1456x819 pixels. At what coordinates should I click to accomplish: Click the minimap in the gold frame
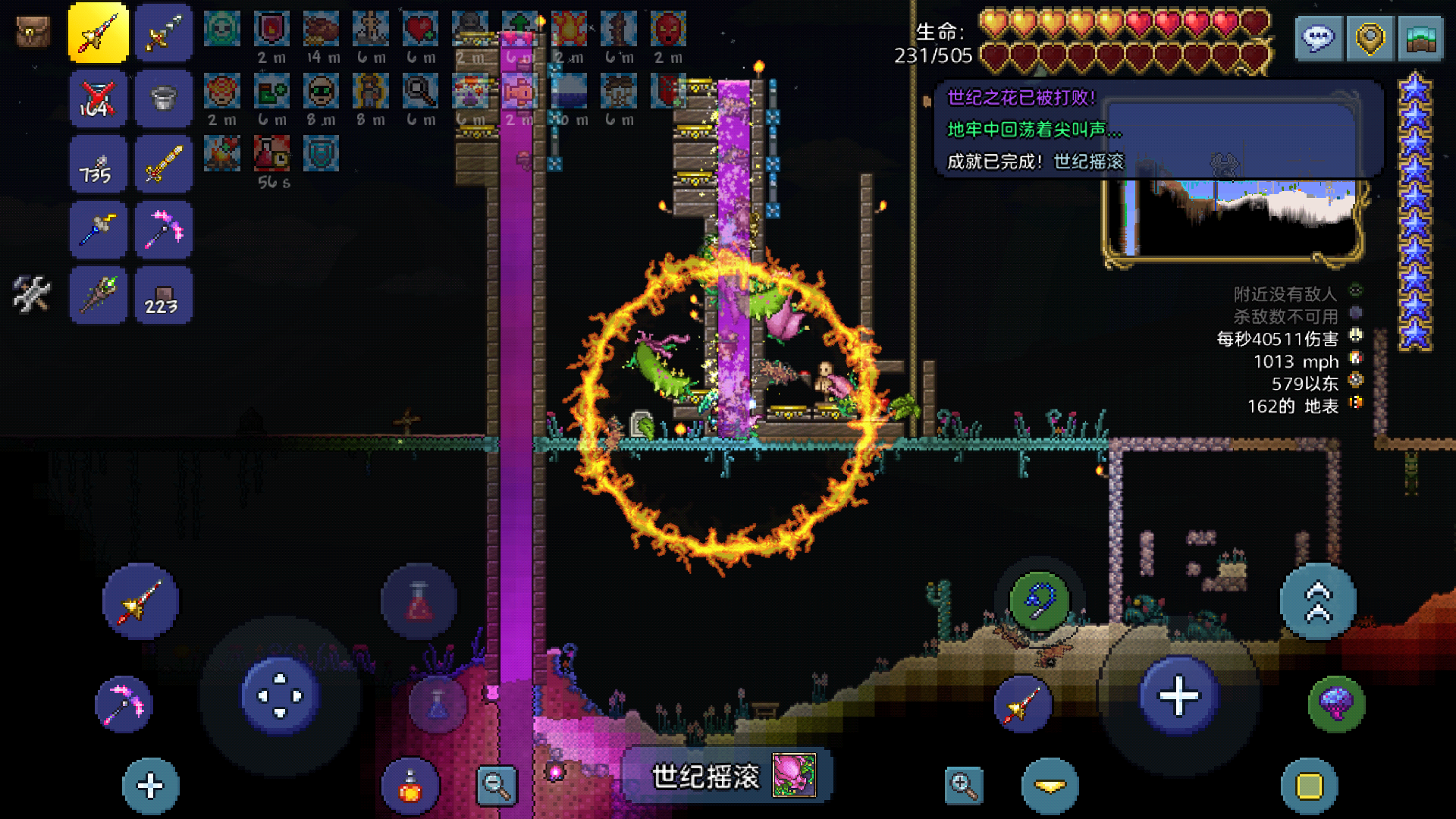(x=1232, y=220)
